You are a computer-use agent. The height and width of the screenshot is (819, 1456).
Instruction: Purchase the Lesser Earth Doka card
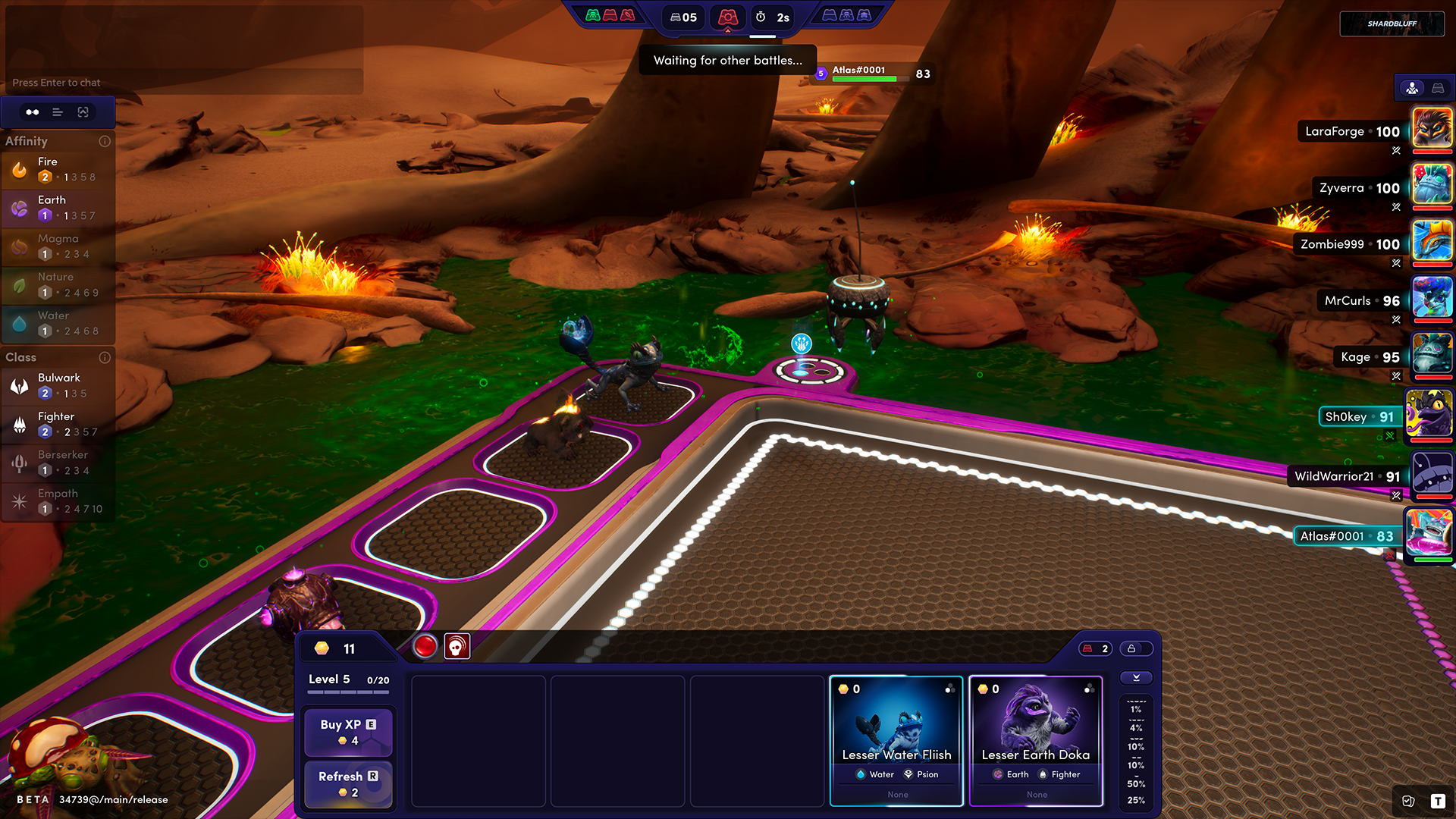click(1036, 740)
